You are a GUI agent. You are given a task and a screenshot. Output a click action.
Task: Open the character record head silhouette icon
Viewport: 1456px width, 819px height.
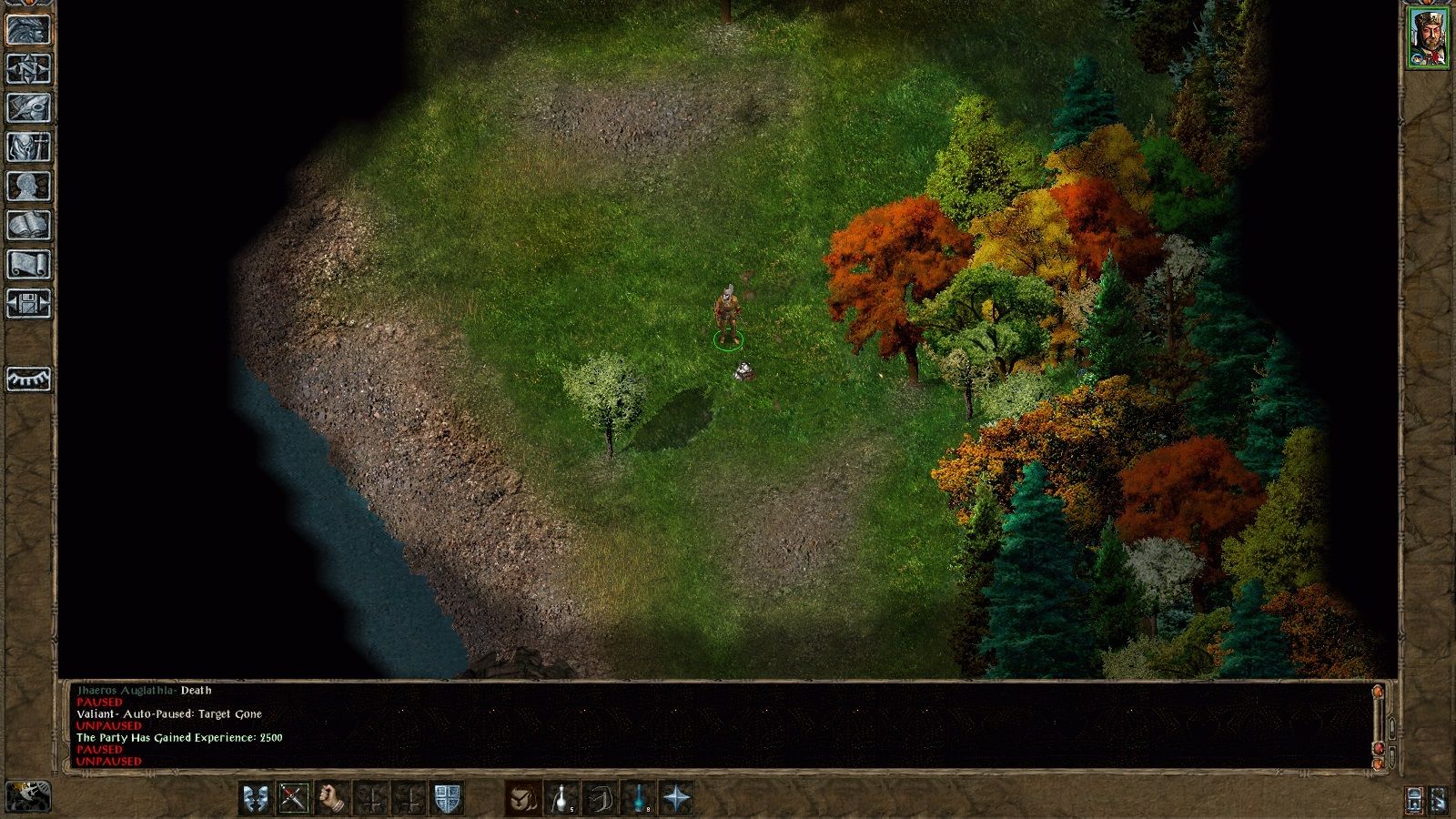pos(28,186)
